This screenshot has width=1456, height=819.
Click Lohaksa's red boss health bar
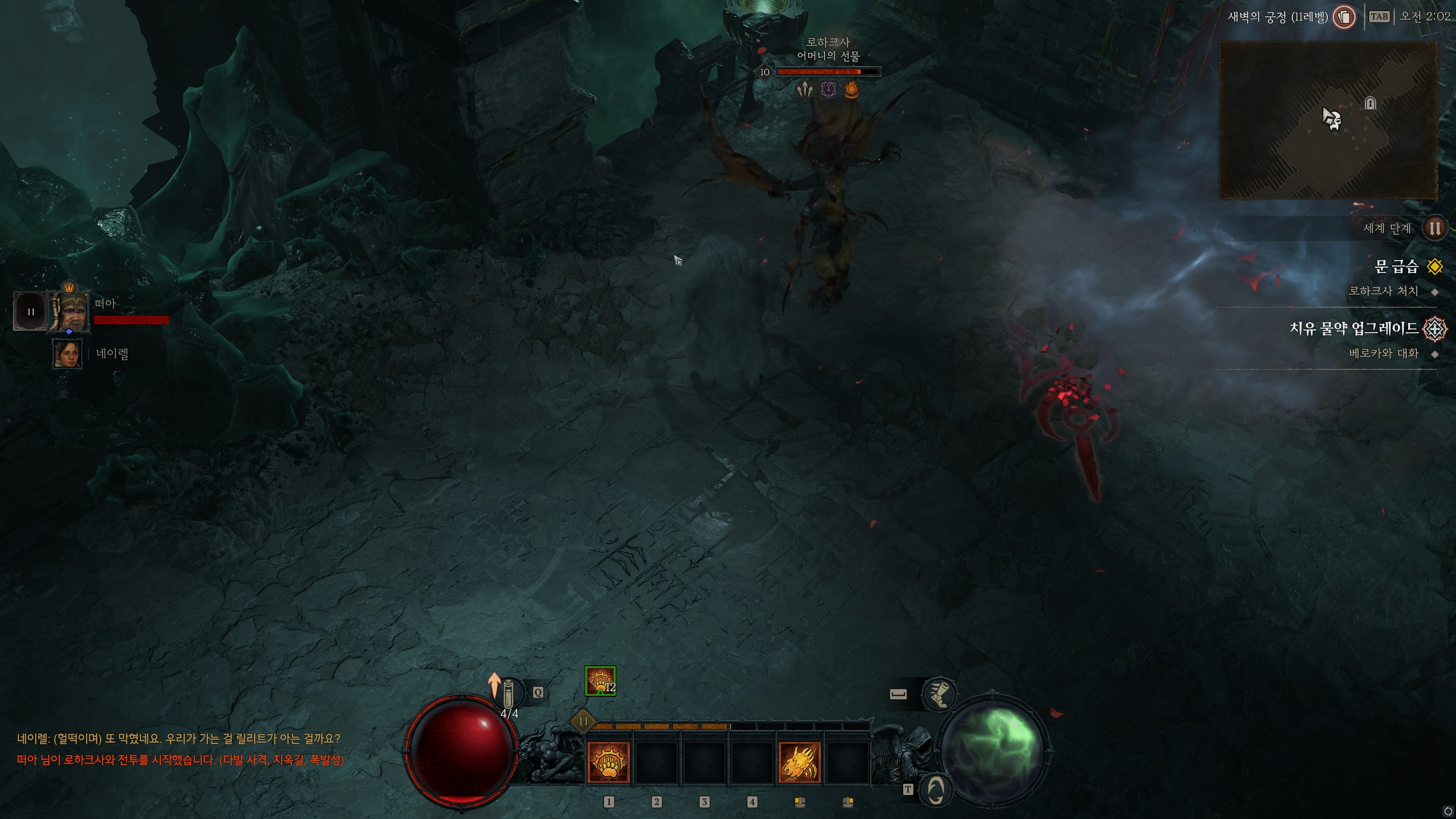pos(828,72)
